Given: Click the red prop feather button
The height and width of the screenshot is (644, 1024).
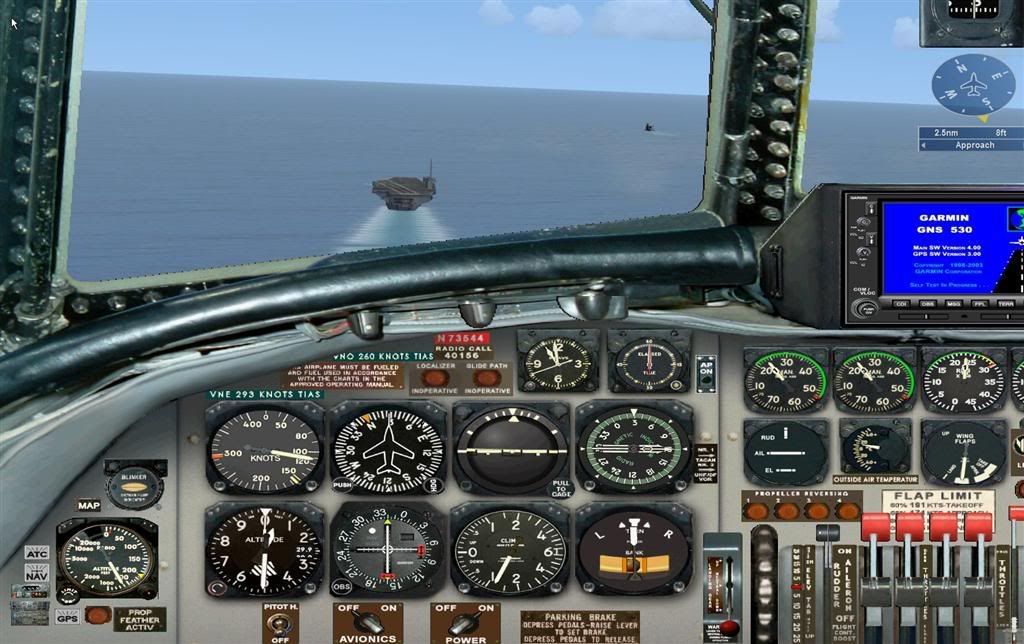Looking at the screenshot, I should (98, 616).
